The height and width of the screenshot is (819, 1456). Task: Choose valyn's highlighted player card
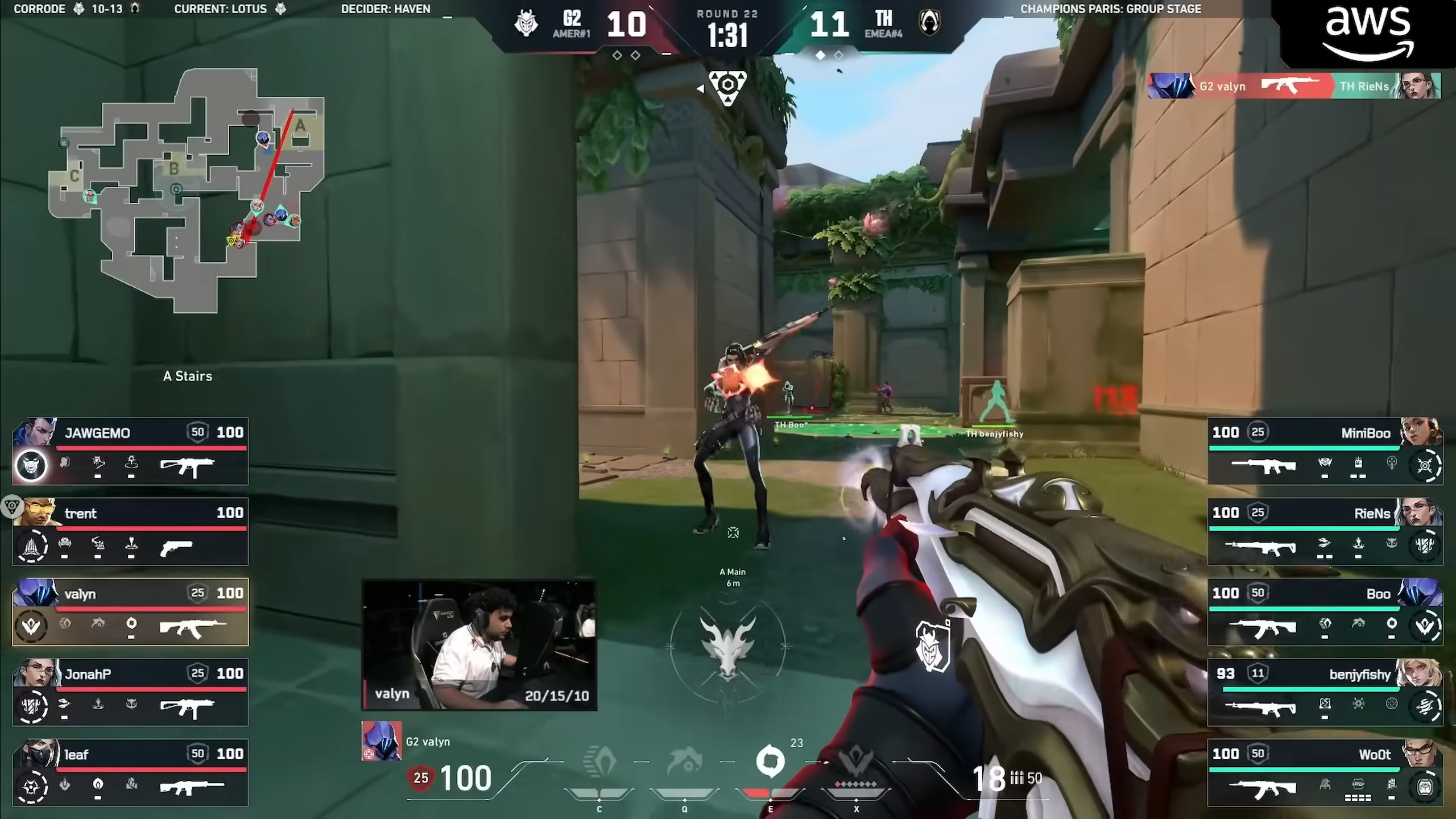click(130, 612)
